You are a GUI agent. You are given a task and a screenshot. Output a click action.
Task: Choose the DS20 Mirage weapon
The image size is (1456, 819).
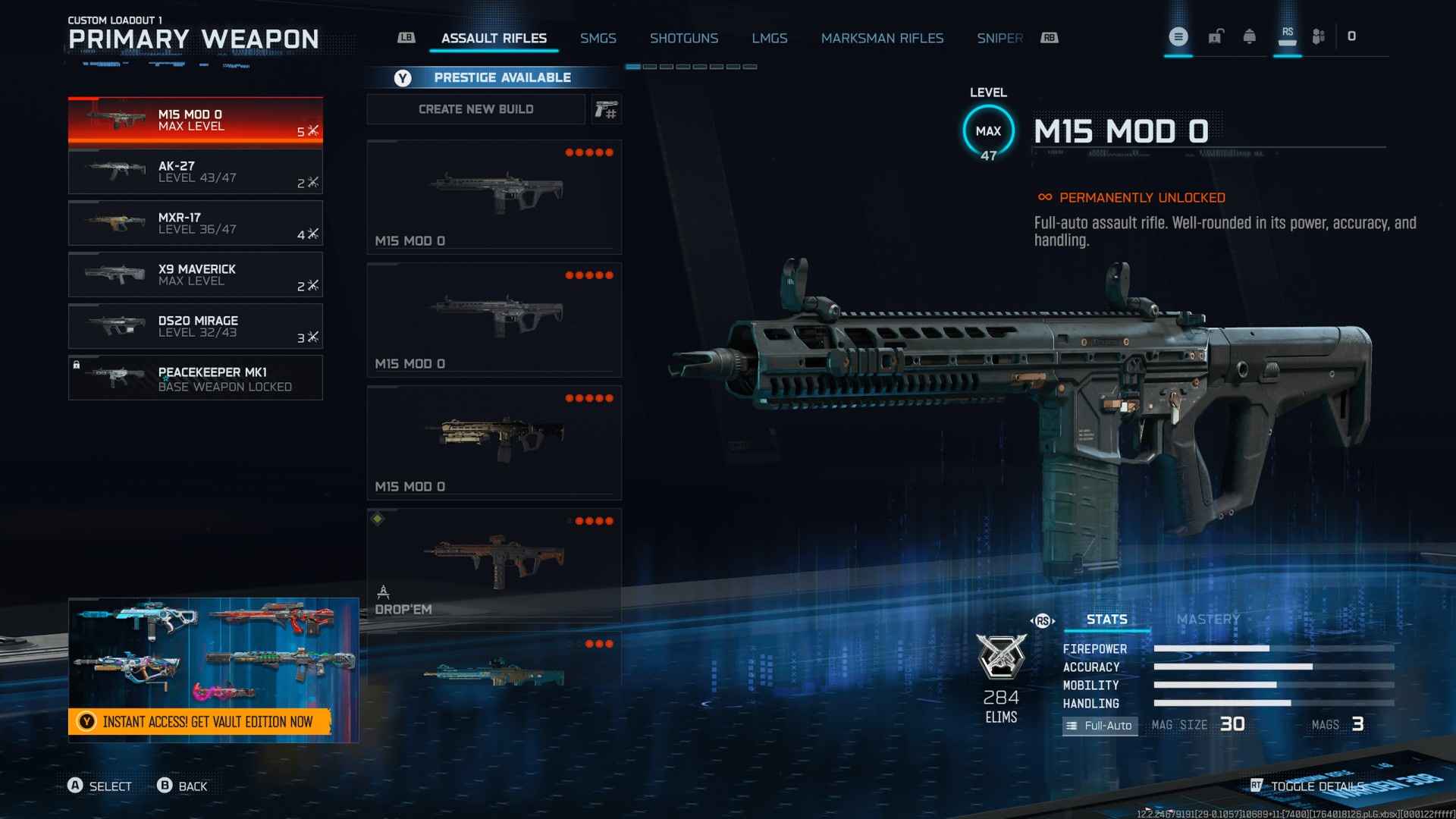point(195,326)
